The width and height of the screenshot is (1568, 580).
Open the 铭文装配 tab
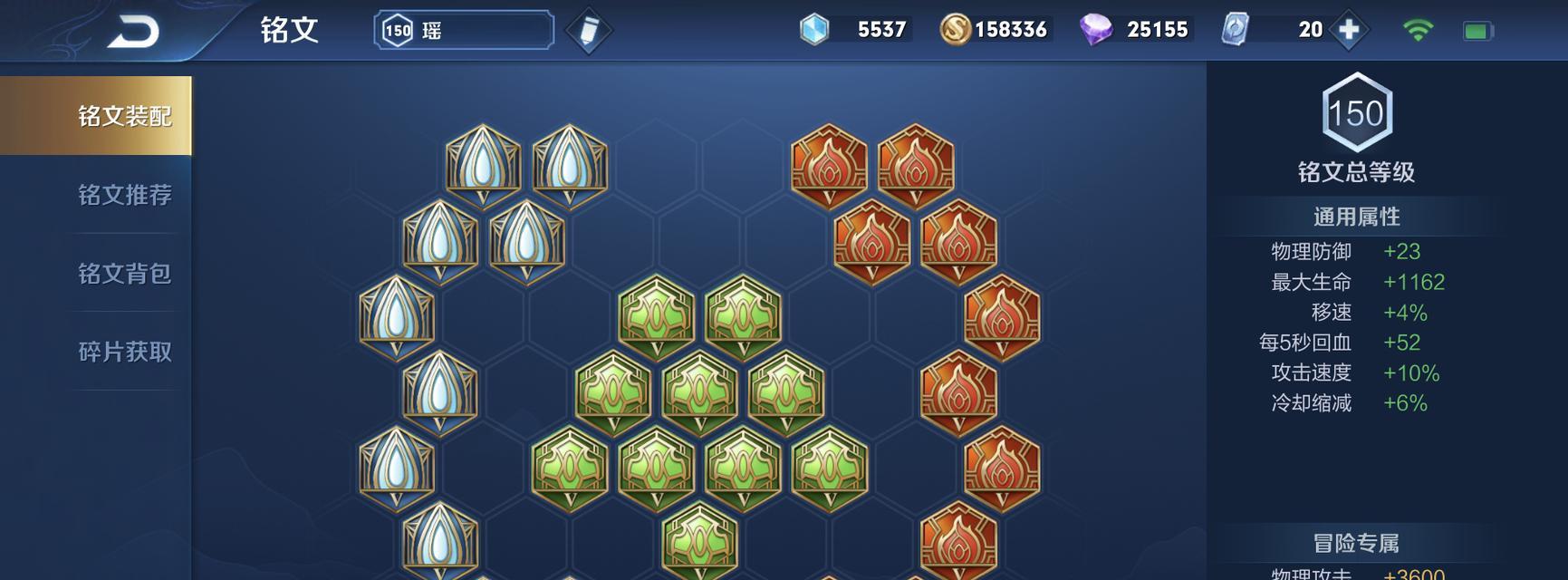click(x=124, y=116)
